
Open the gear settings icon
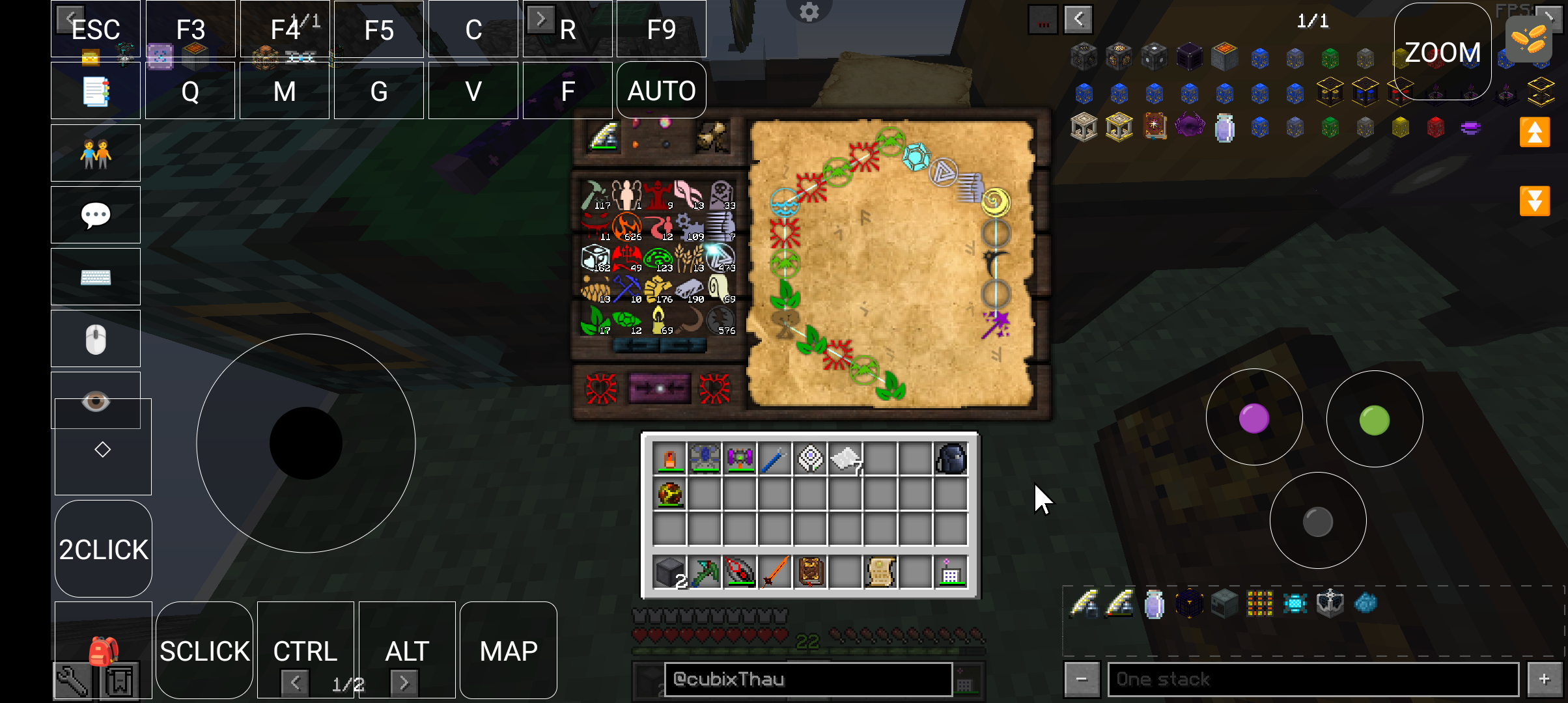pos(809,12)
